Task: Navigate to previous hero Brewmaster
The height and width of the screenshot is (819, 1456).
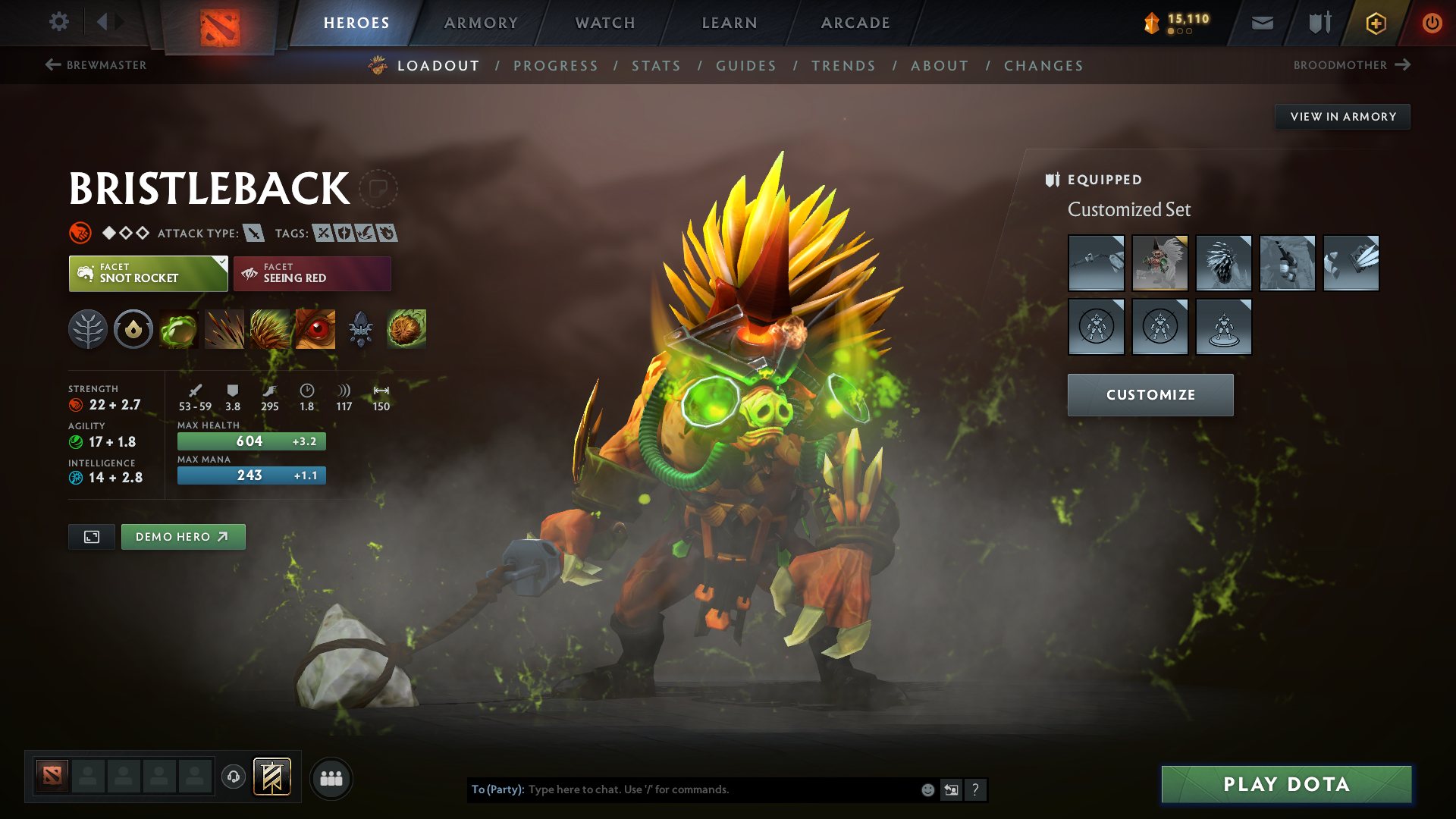Action: pyautogui.click(x=96, y=65)
